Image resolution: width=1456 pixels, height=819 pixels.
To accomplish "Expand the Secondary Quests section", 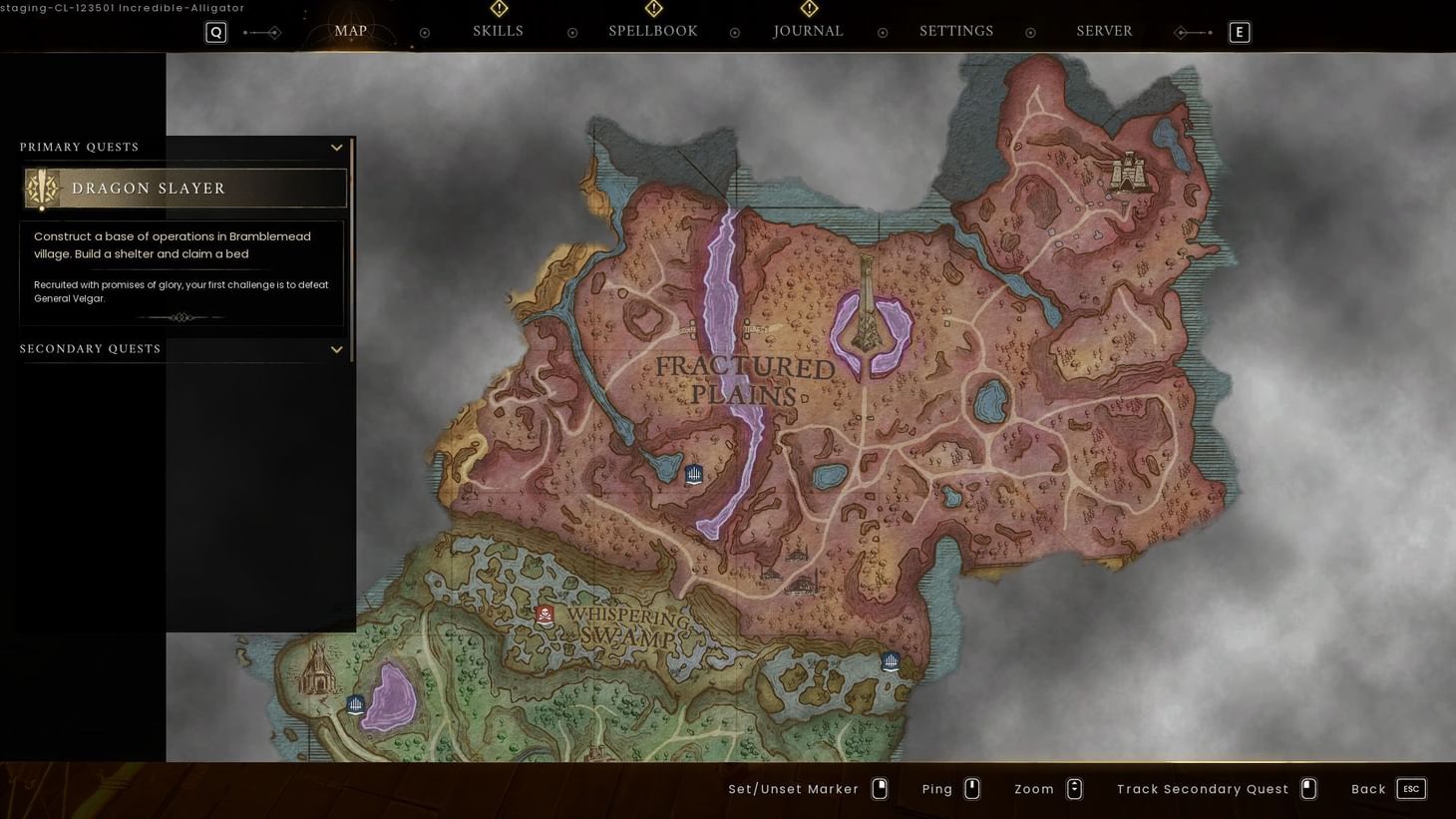I will [x=336, y=349].
